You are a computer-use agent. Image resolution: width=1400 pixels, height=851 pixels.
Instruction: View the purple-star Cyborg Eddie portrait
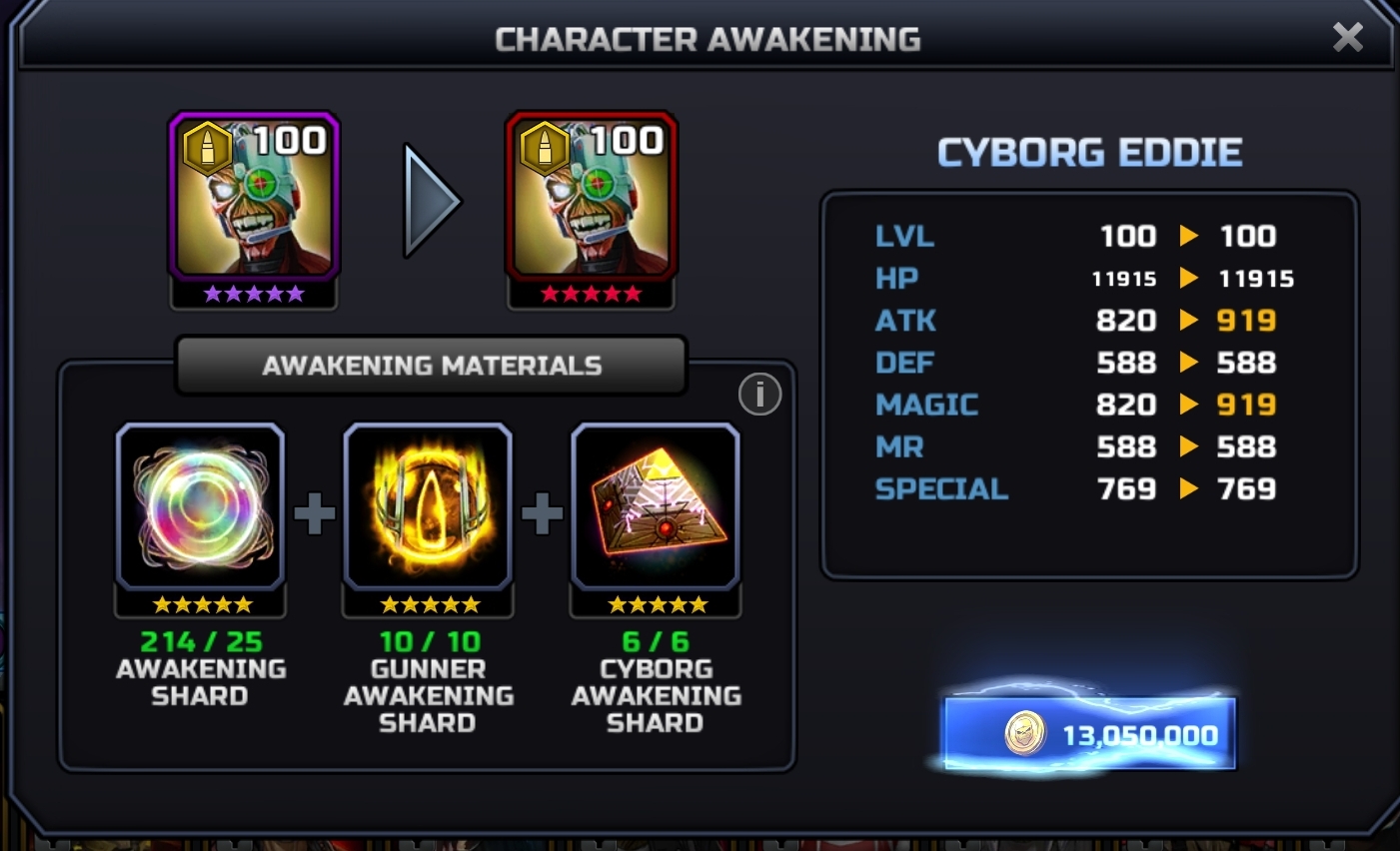(254, 198)
